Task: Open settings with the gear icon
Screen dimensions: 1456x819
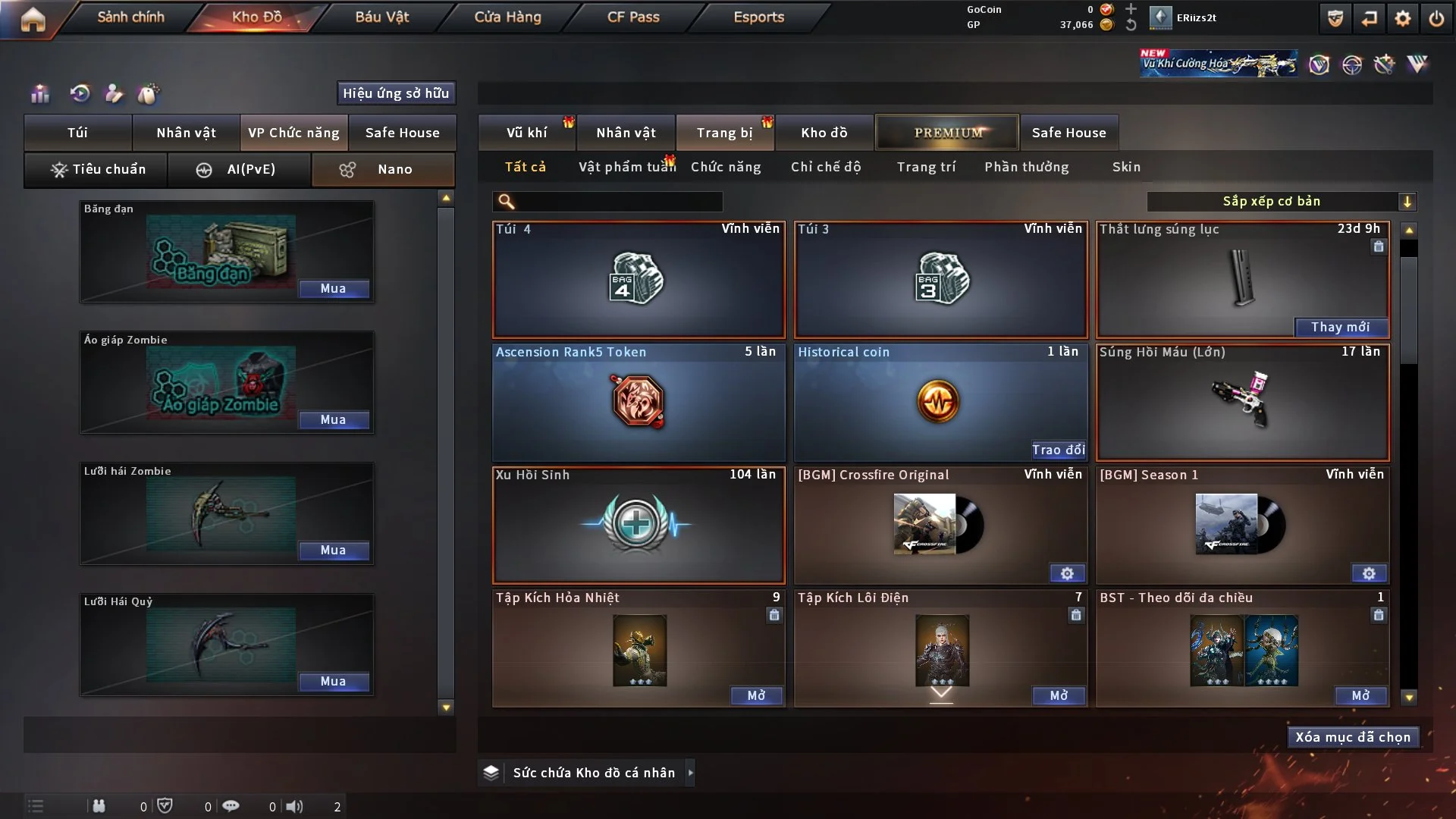Action: click(1402, 18)
